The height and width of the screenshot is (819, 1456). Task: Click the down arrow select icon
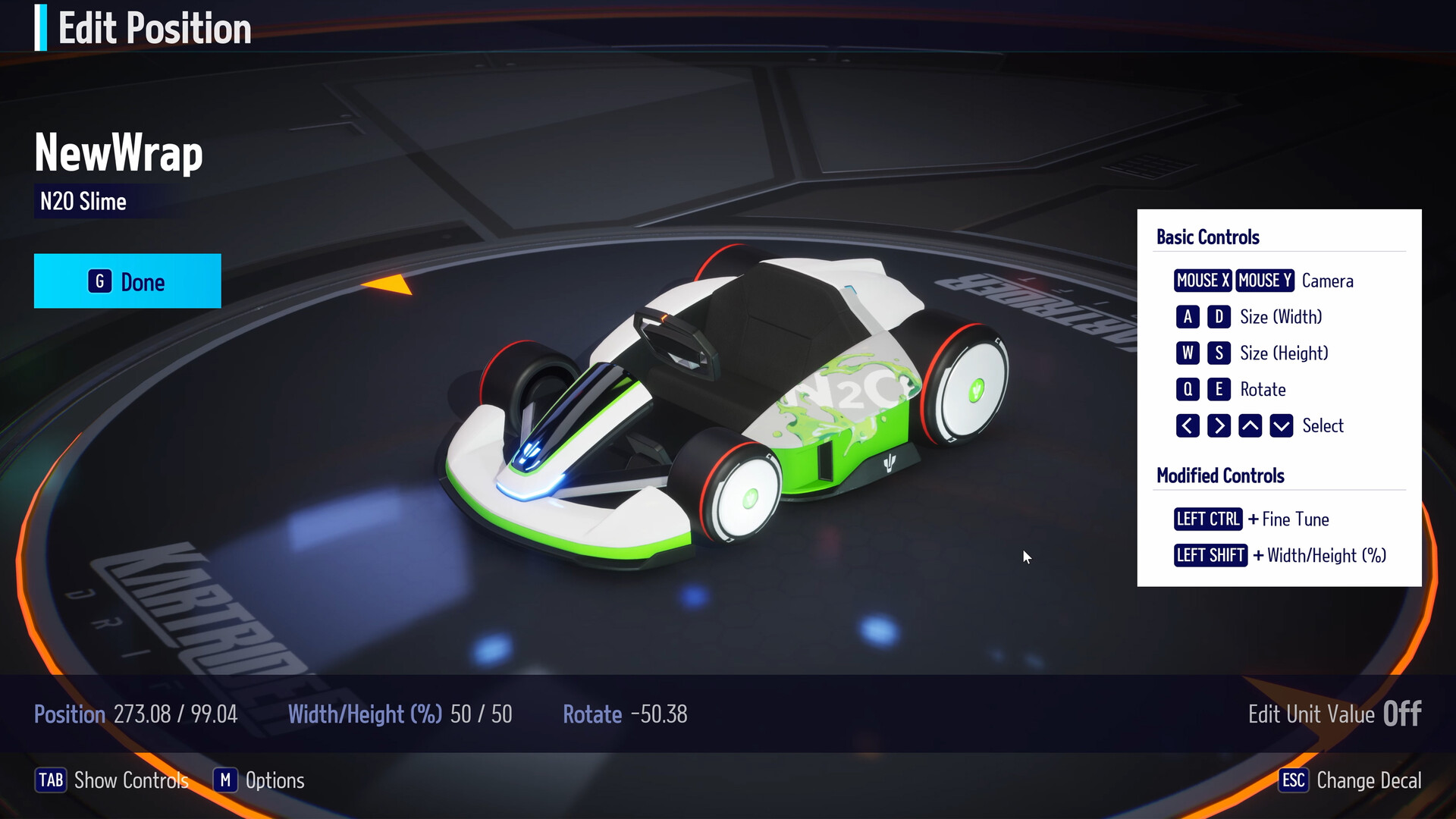tap(1281, 425)
